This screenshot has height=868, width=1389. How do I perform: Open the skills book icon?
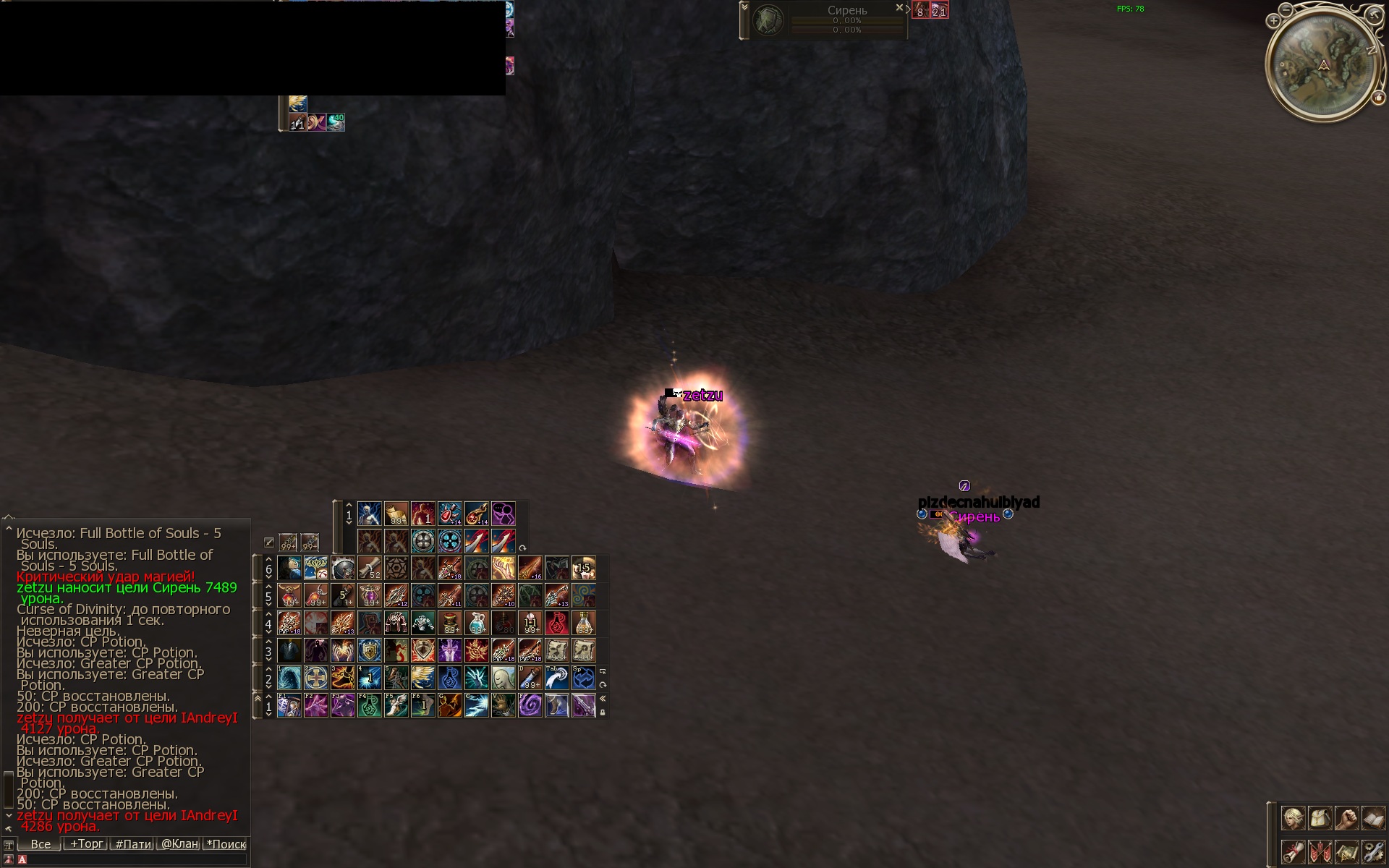(x=1373, y=818)
